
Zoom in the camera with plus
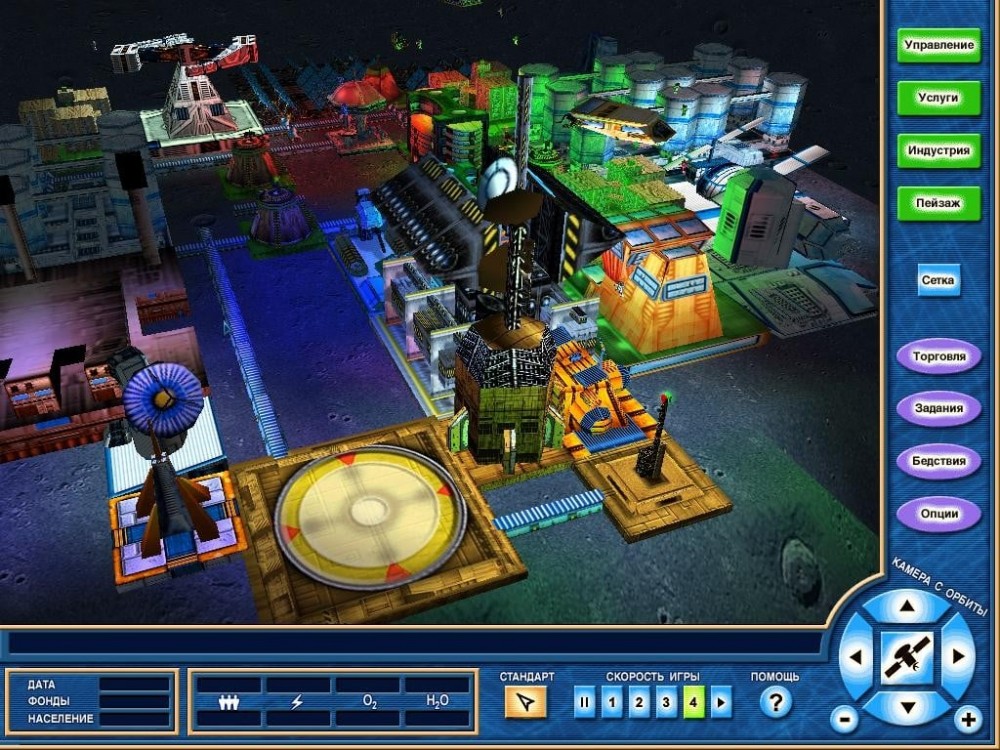(x=967, y=719)
